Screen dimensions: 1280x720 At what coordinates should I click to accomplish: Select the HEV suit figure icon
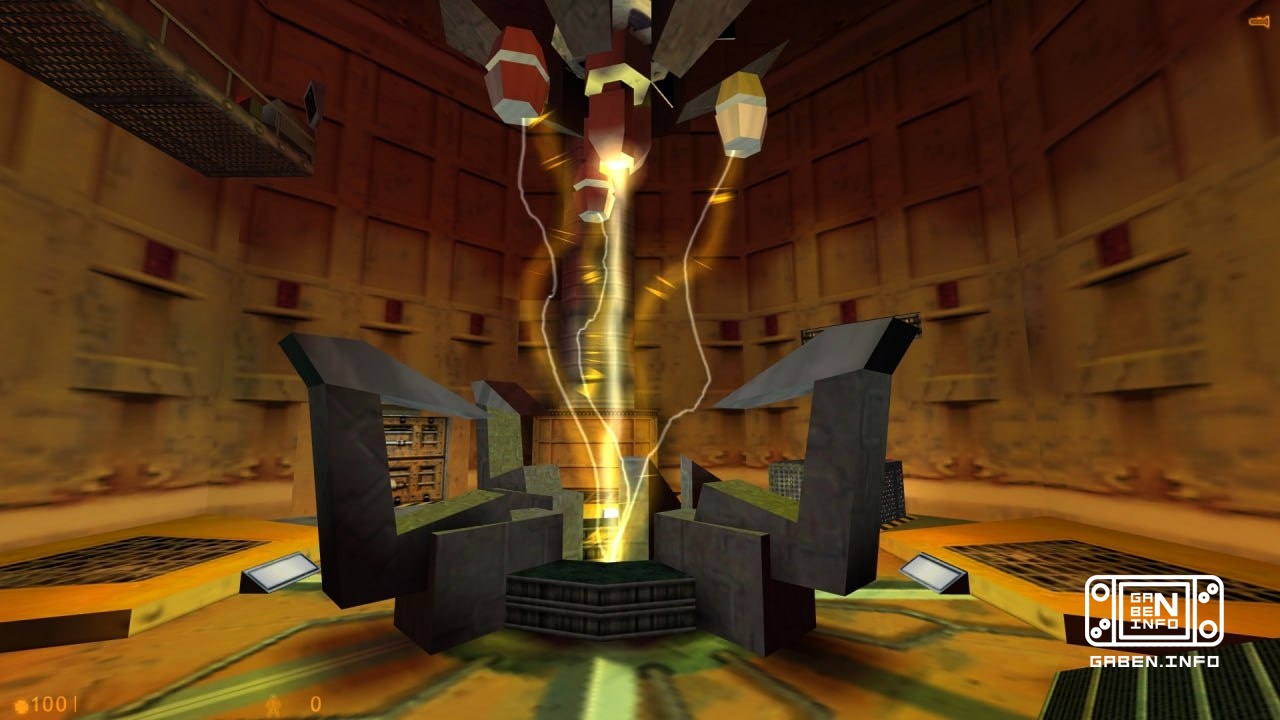[x=273, y=702]
